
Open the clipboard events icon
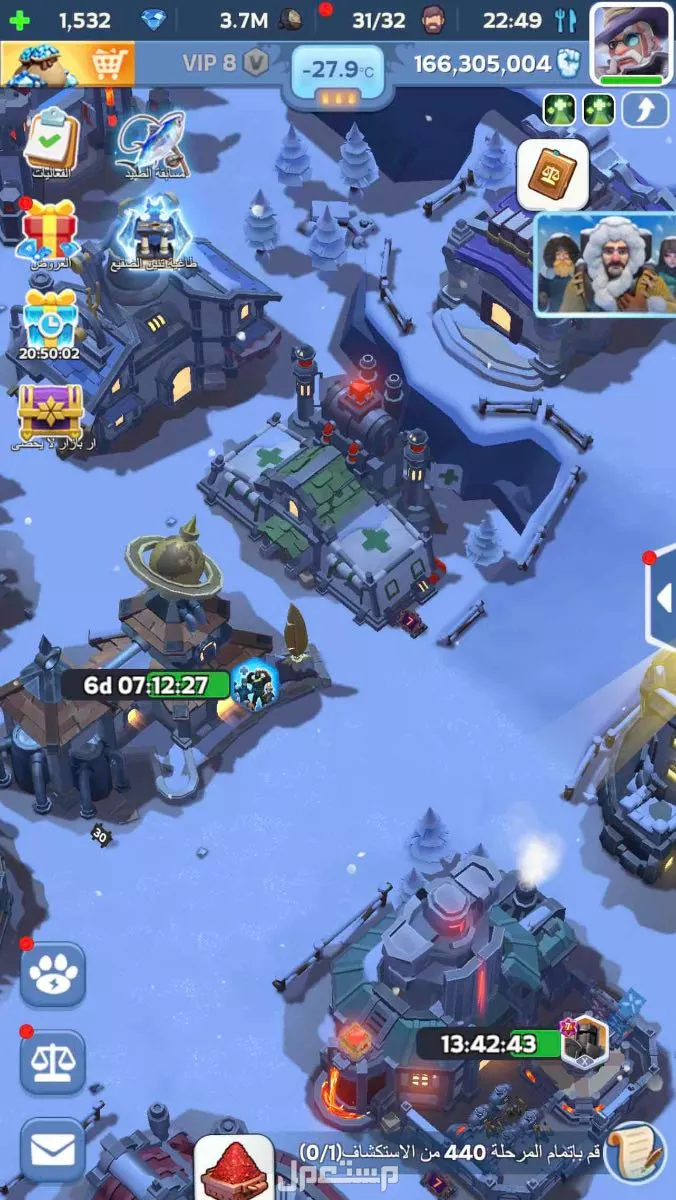tap(50, 141)
